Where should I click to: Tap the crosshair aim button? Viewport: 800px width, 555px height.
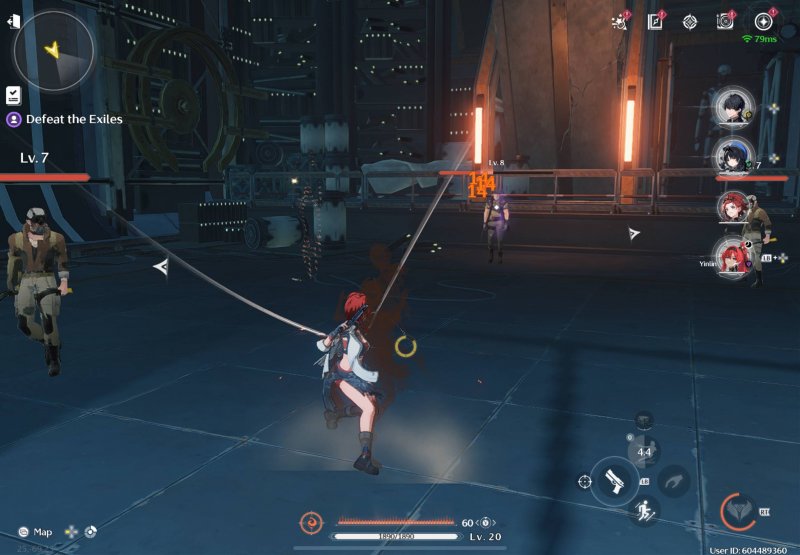click(x=584, y=481)
